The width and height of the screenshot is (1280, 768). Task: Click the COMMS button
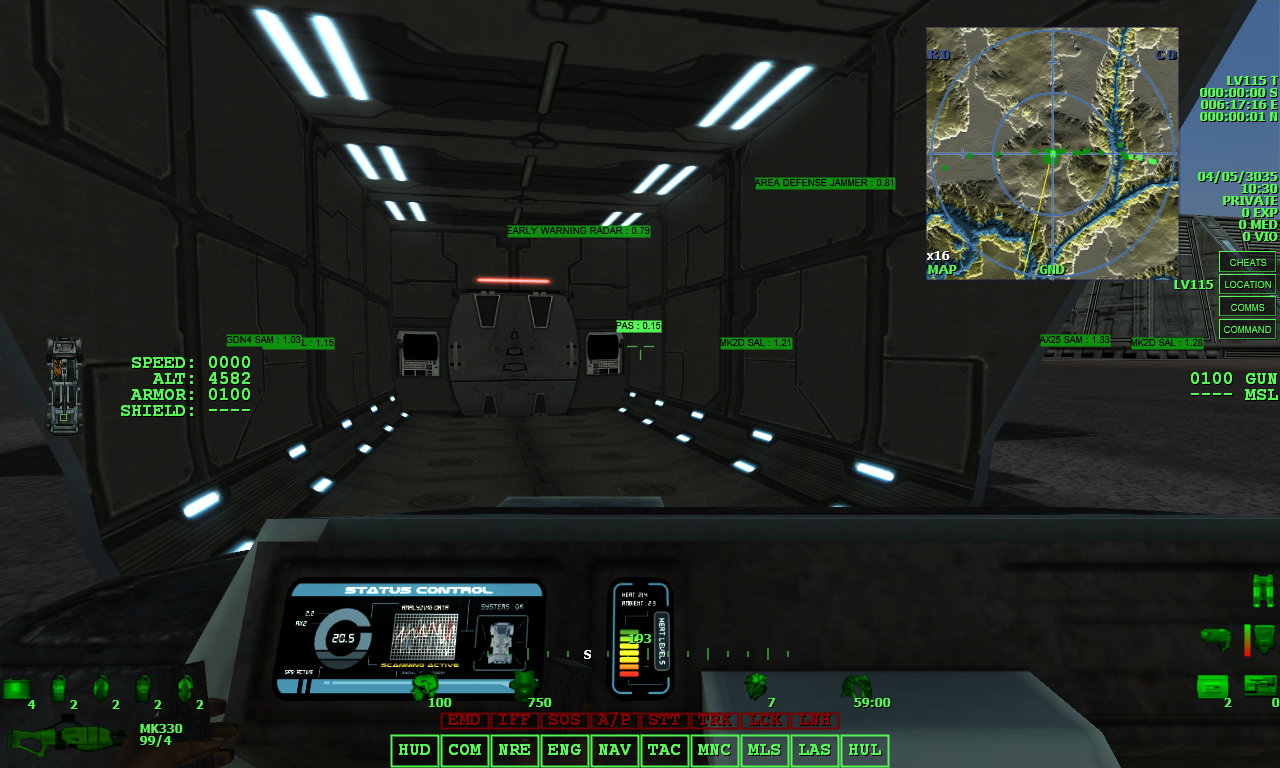coord(1247,306)
